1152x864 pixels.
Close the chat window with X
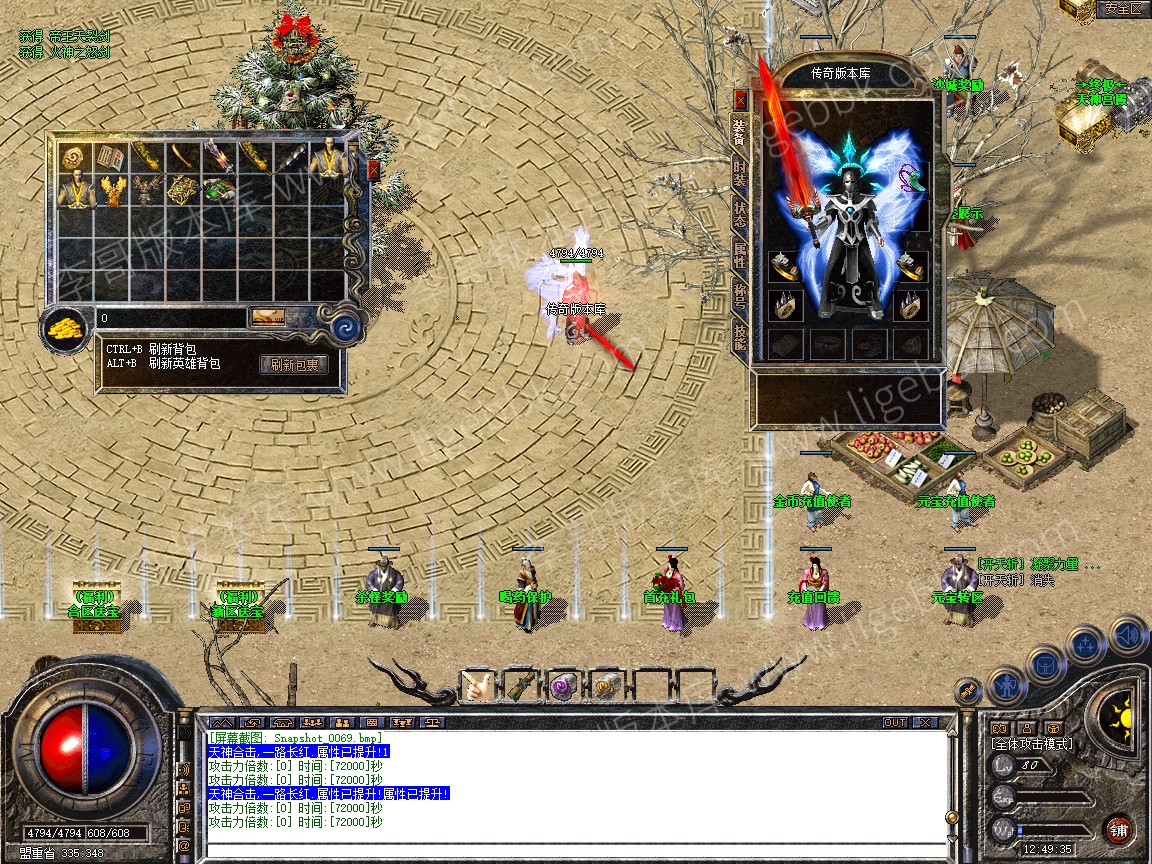pyautogui.click(x=926, y=722)
